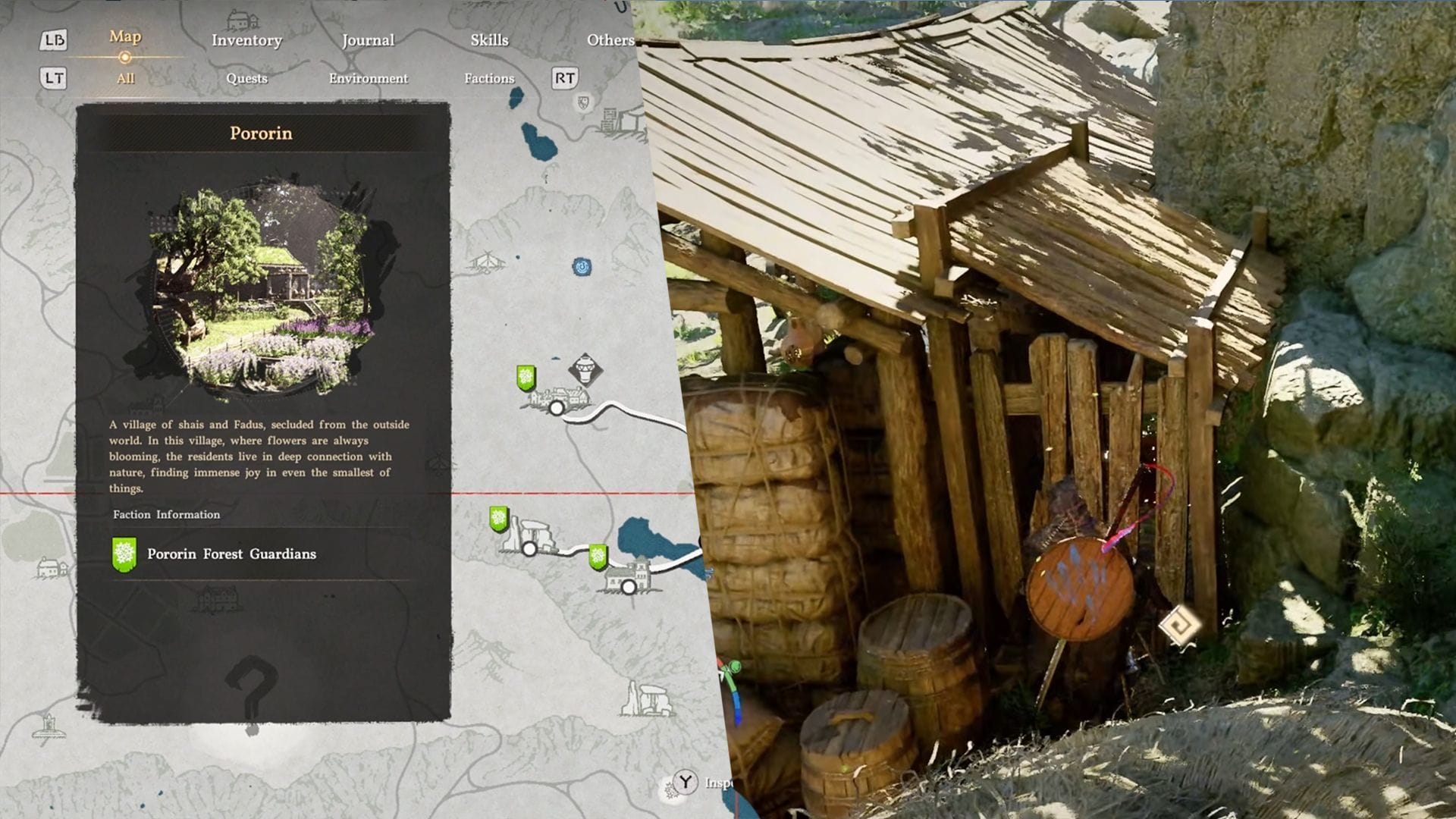
Task: Click the blue spiral map marker
Action: [582, 267]
